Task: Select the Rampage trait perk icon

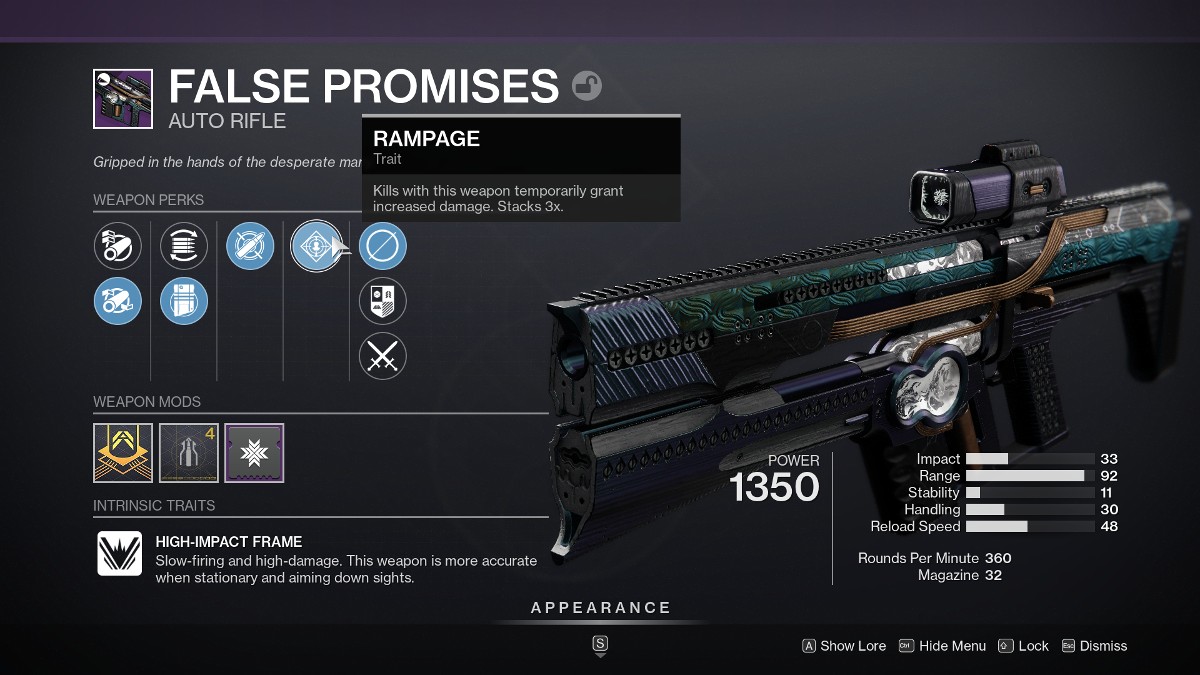Action: pos(315,246)
